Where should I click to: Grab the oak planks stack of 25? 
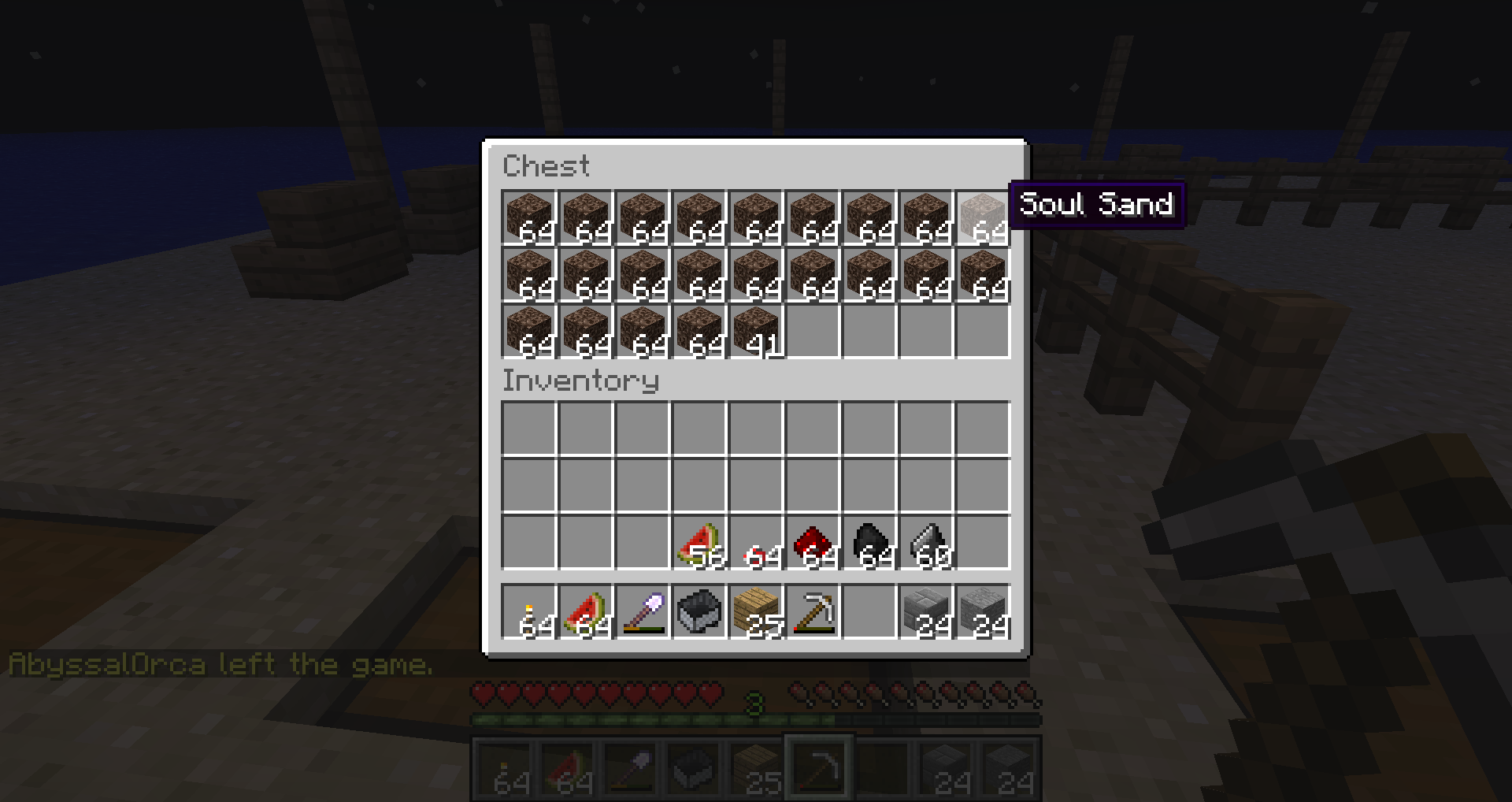coord(756,612)
